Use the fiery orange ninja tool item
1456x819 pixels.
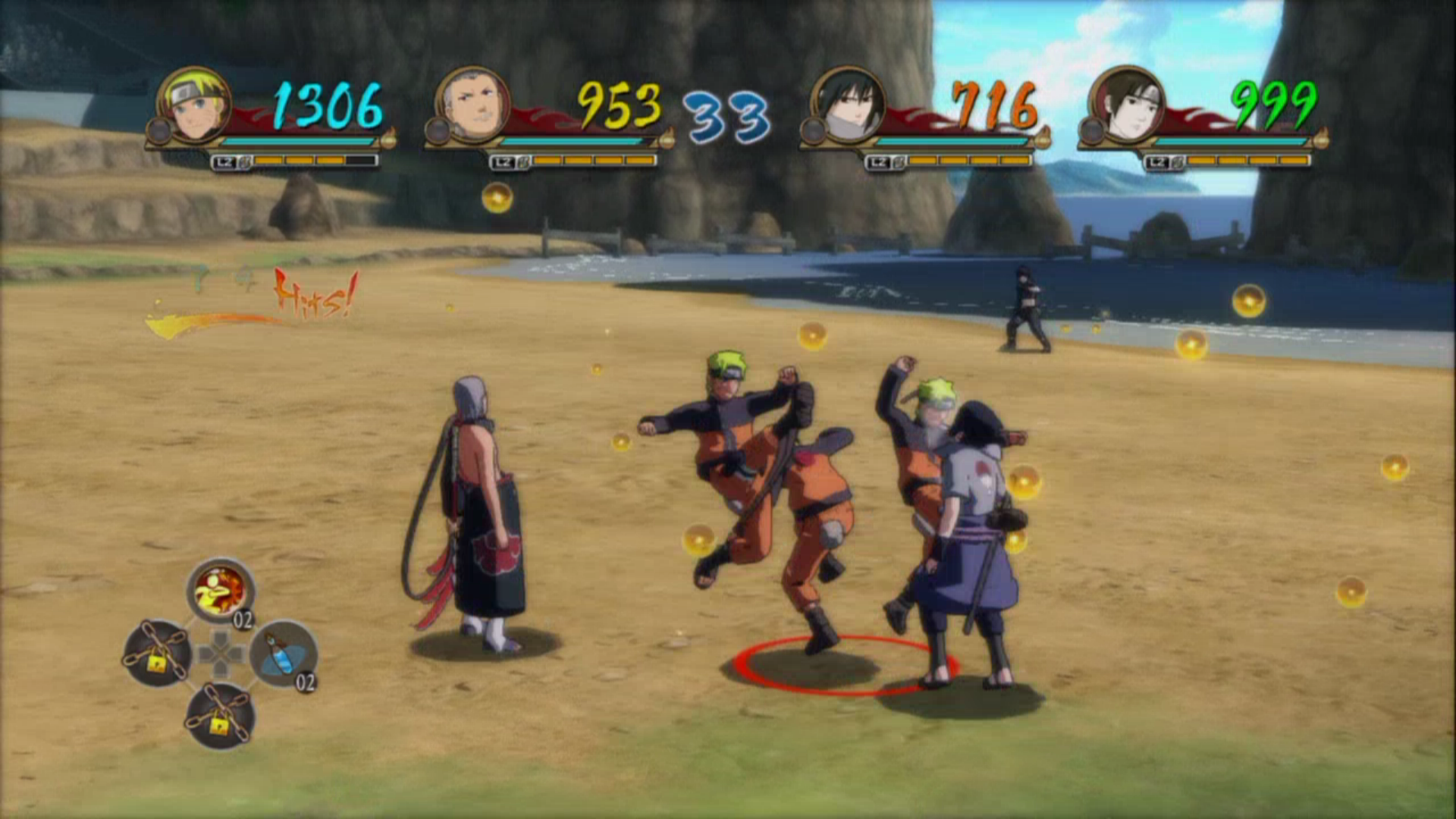click(220, 591)
